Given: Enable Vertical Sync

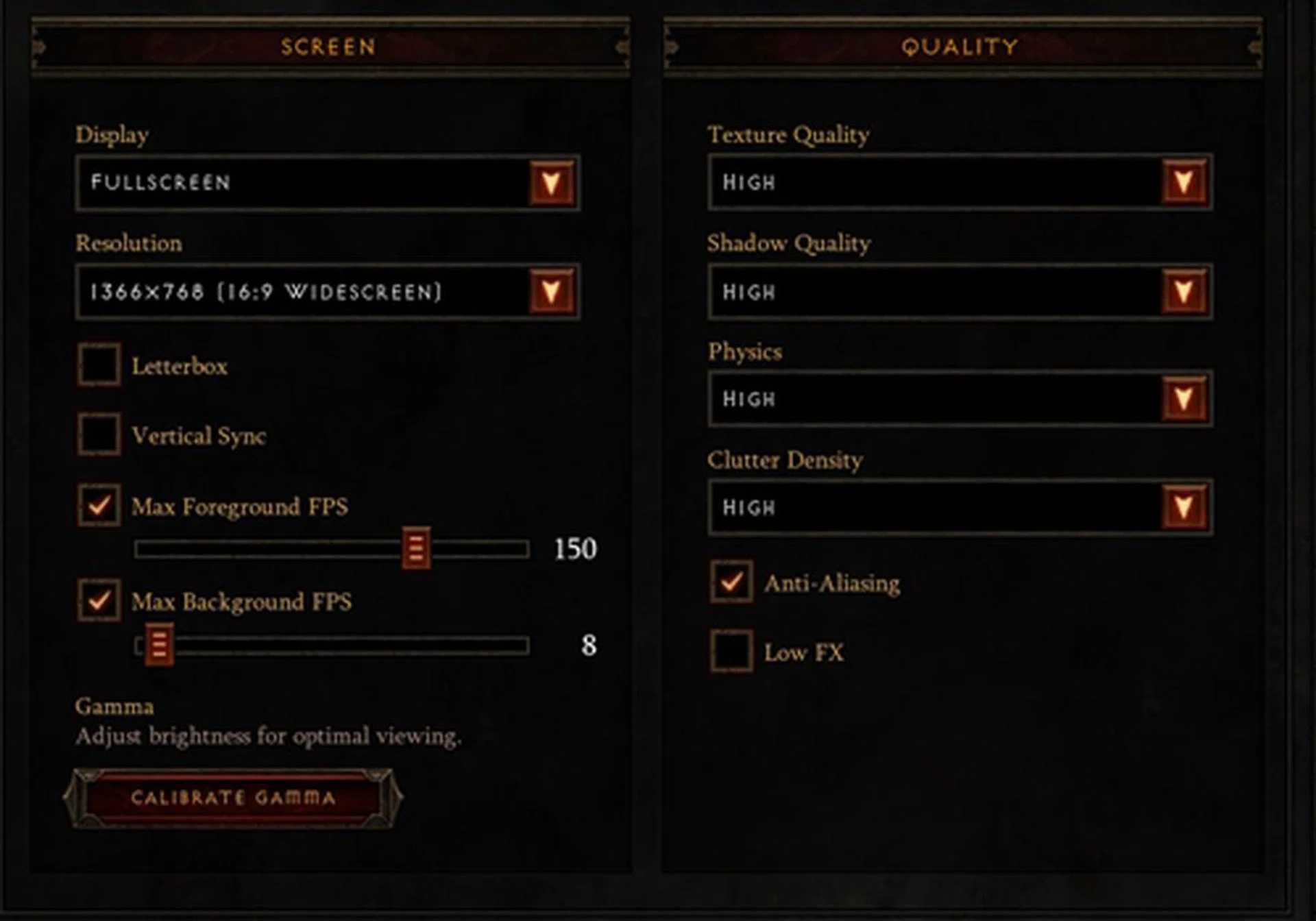Looking at the screenshot, I should click(99, 434).
